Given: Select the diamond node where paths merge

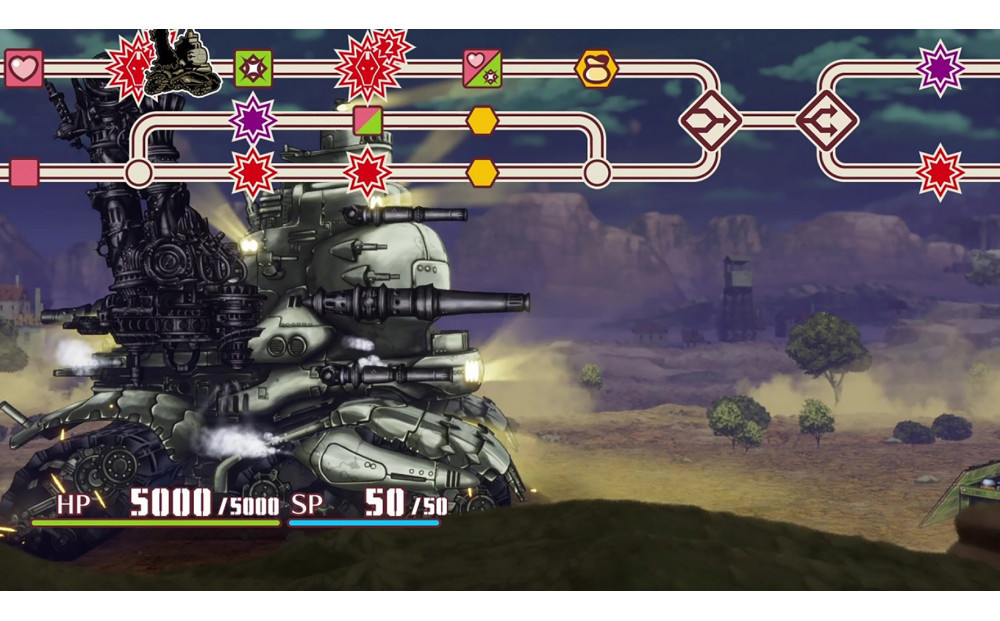Looking at the screenshot, I should tap(710, 121).
